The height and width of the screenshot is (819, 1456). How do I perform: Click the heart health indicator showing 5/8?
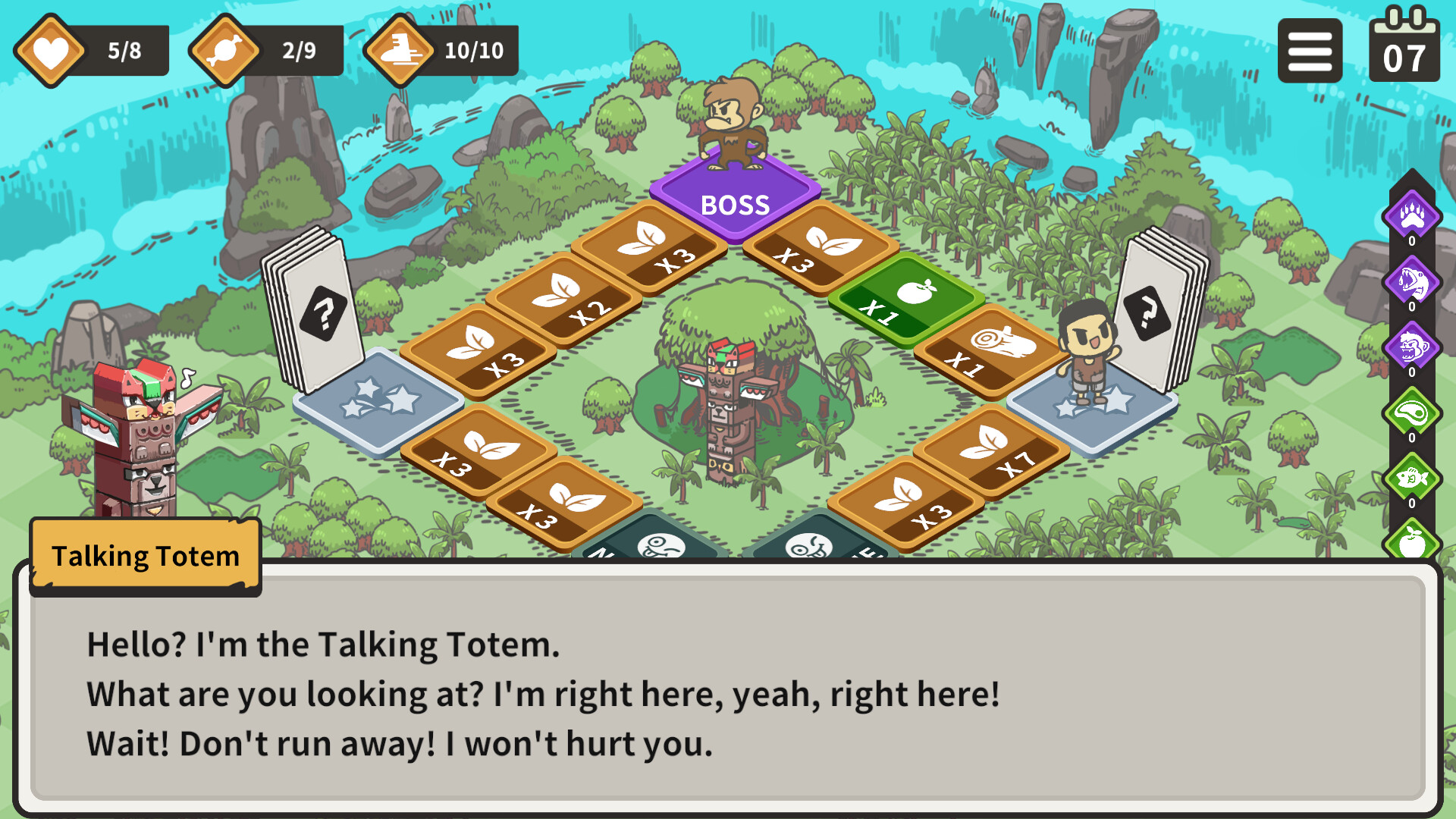coord(91,49)
